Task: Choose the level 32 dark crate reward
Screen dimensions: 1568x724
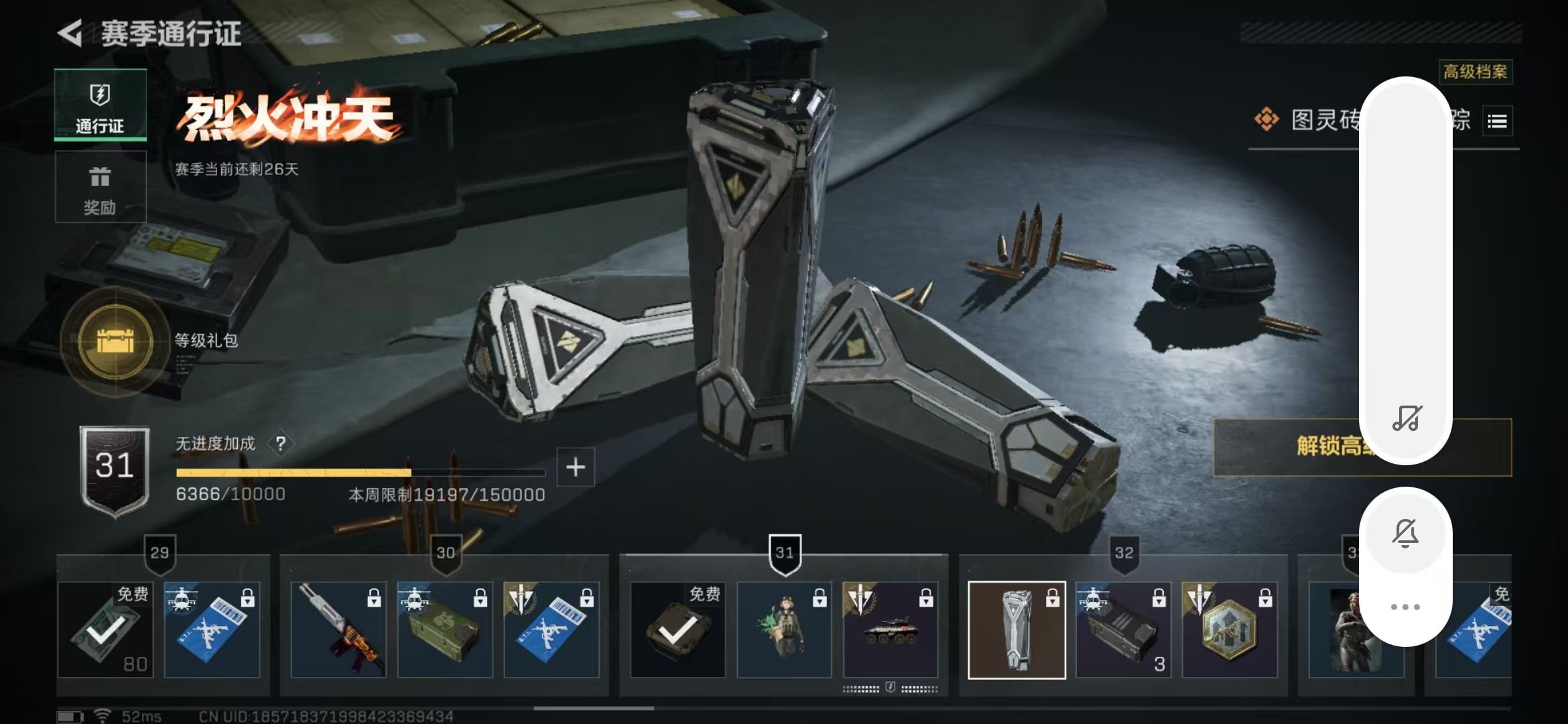Action: pos(1123,629)
